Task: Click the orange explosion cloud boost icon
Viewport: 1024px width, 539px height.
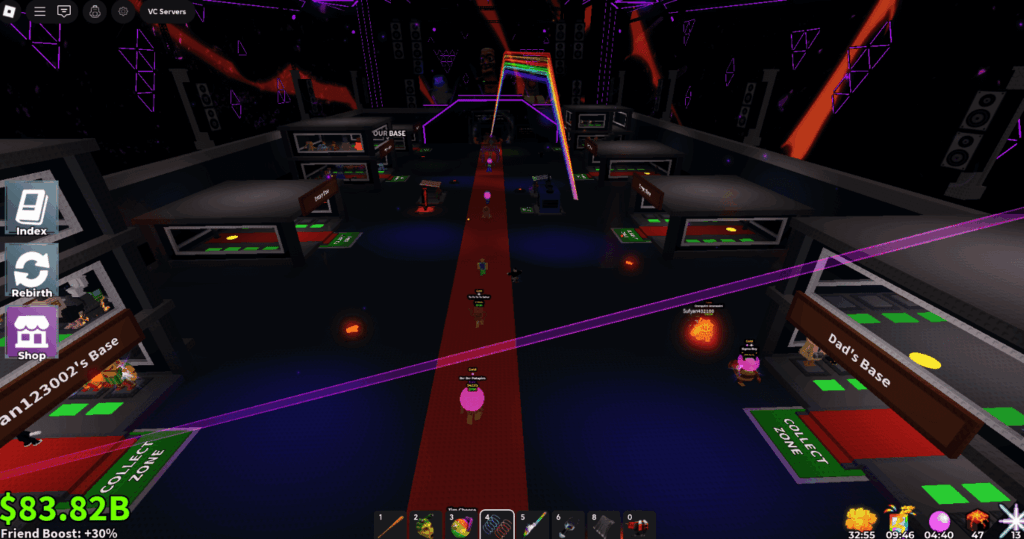Action: pyautogui.click(x=860, y=519)
